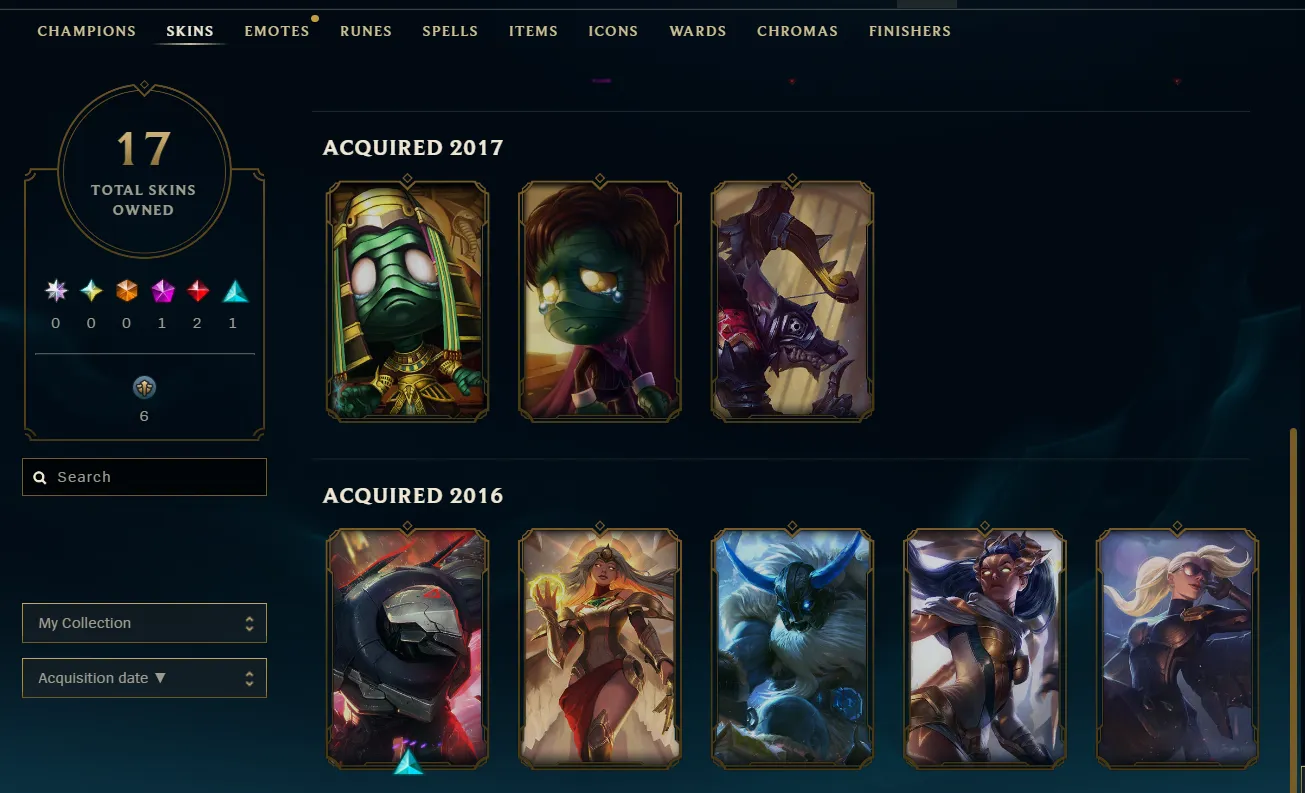The image size is (1305, 793).
Task: Click the chroma count medallion icon
Action: 143,387
